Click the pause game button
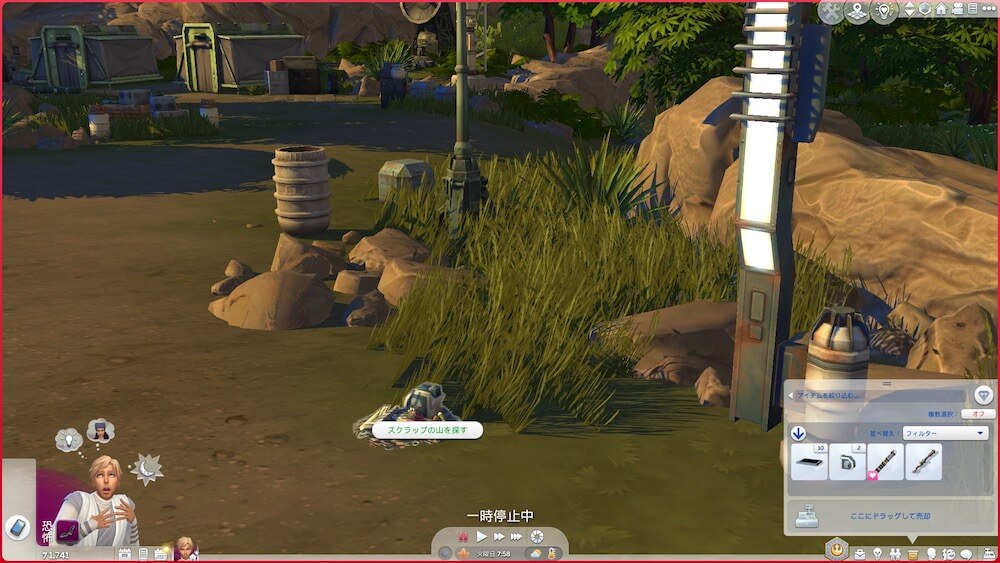This screenshot has width=1000, height=563. (x=463, y=537)
